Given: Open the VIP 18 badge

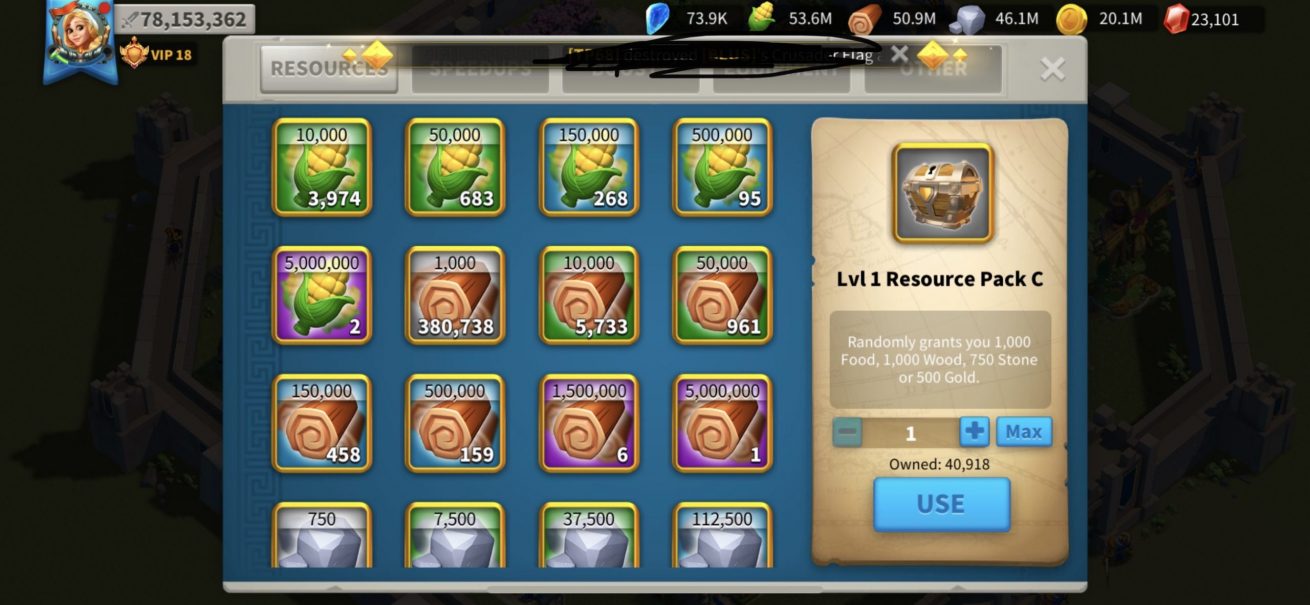Looking at the screenshot, I should click(x=156, y=54).
